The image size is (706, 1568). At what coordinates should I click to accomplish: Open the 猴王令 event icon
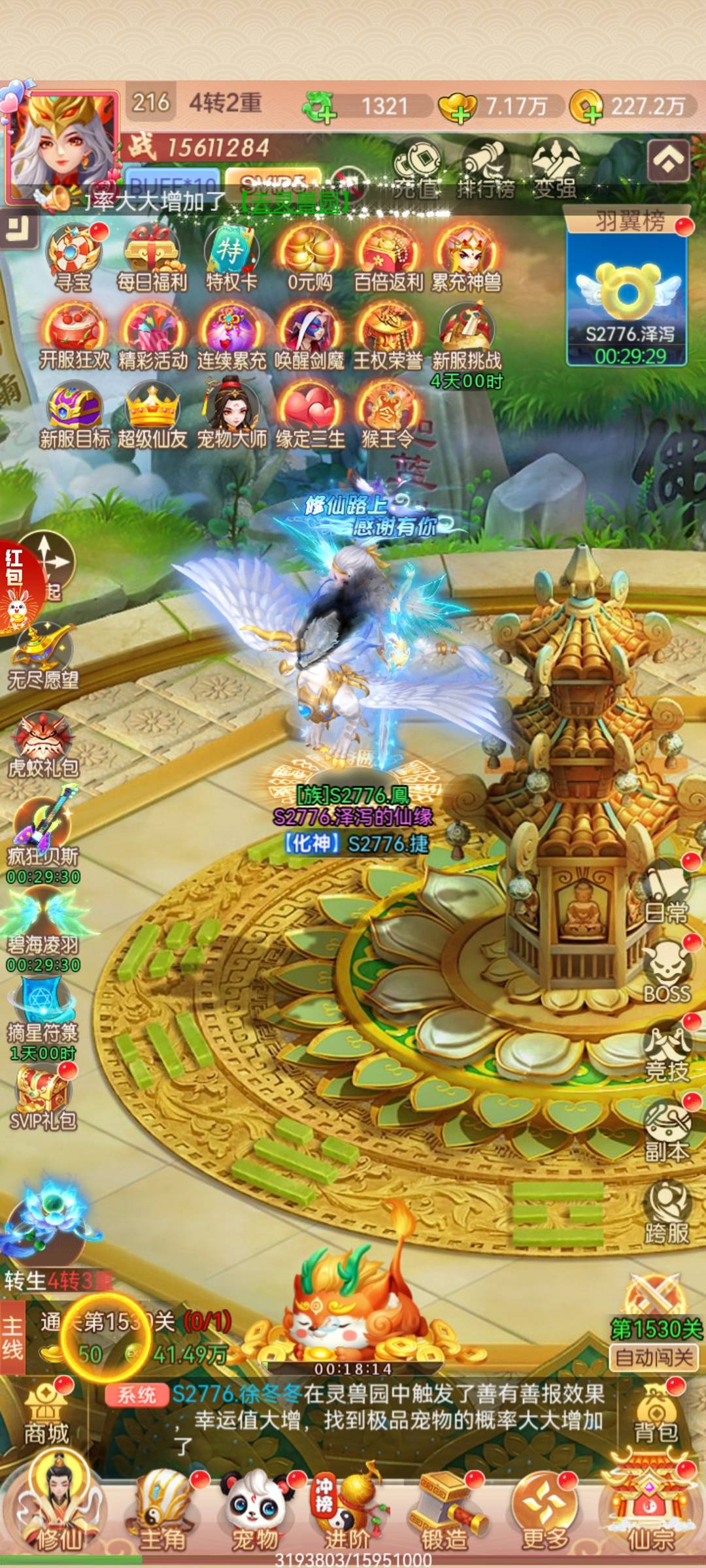(x=388, y=415)
